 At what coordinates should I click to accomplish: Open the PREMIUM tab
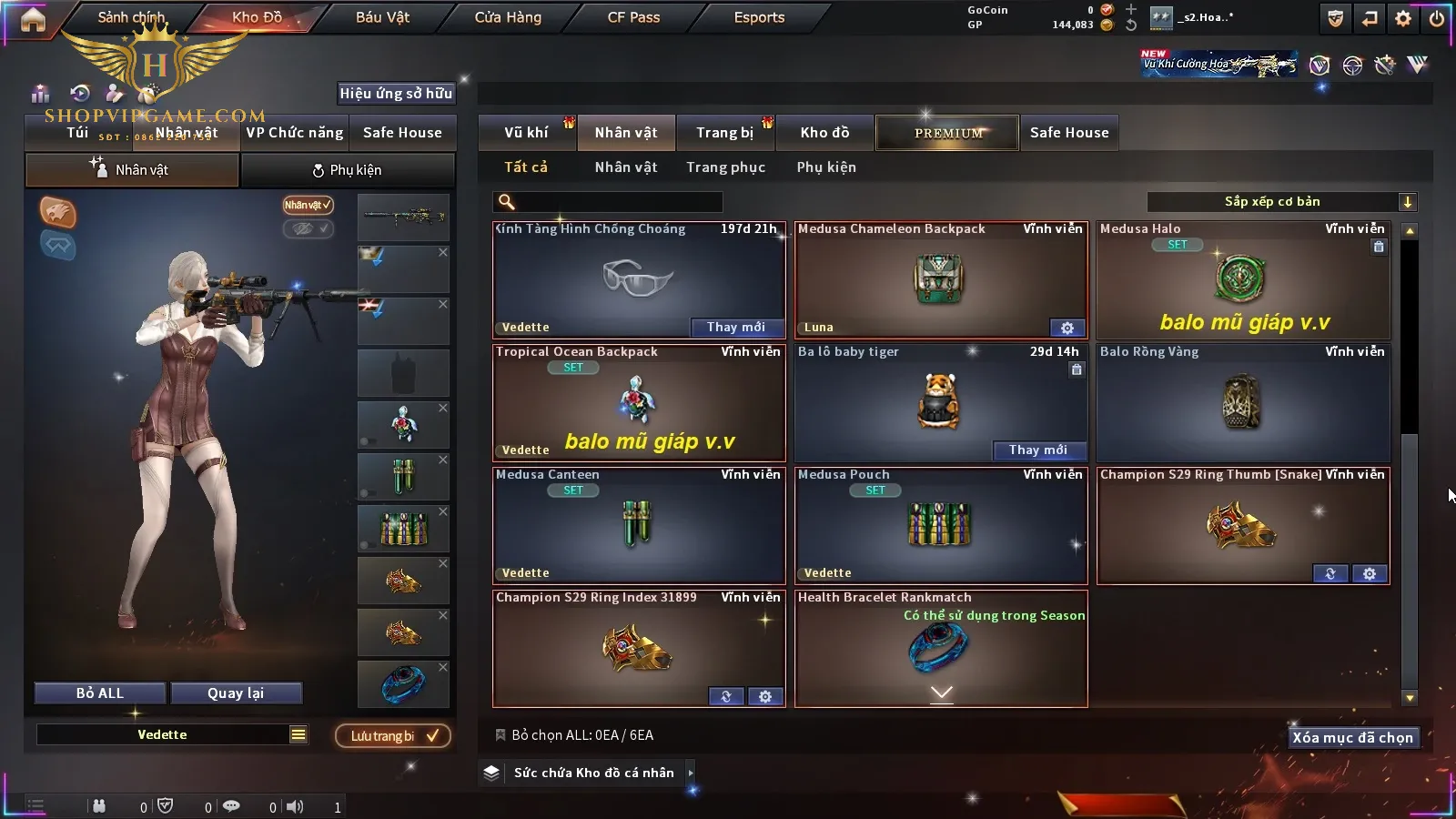coord(947,133)
